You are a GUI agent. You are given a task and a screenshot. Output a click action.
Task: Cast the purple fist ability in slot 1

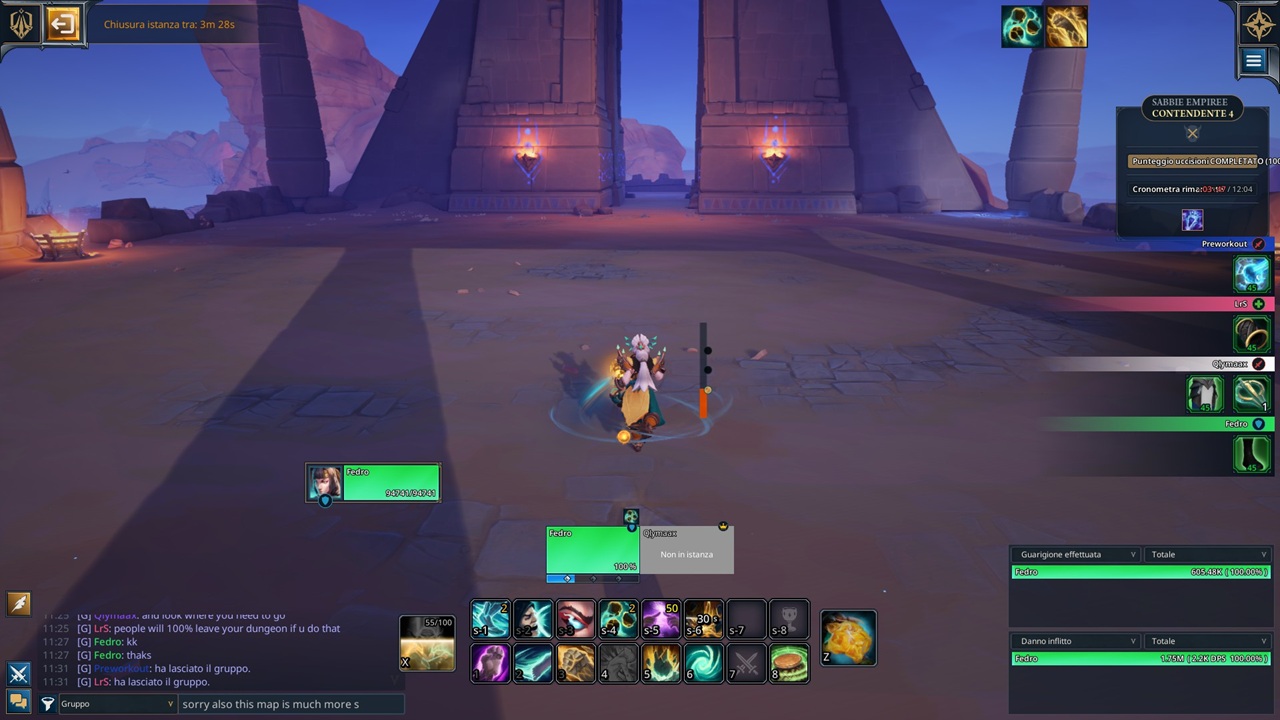click(490, 663)
